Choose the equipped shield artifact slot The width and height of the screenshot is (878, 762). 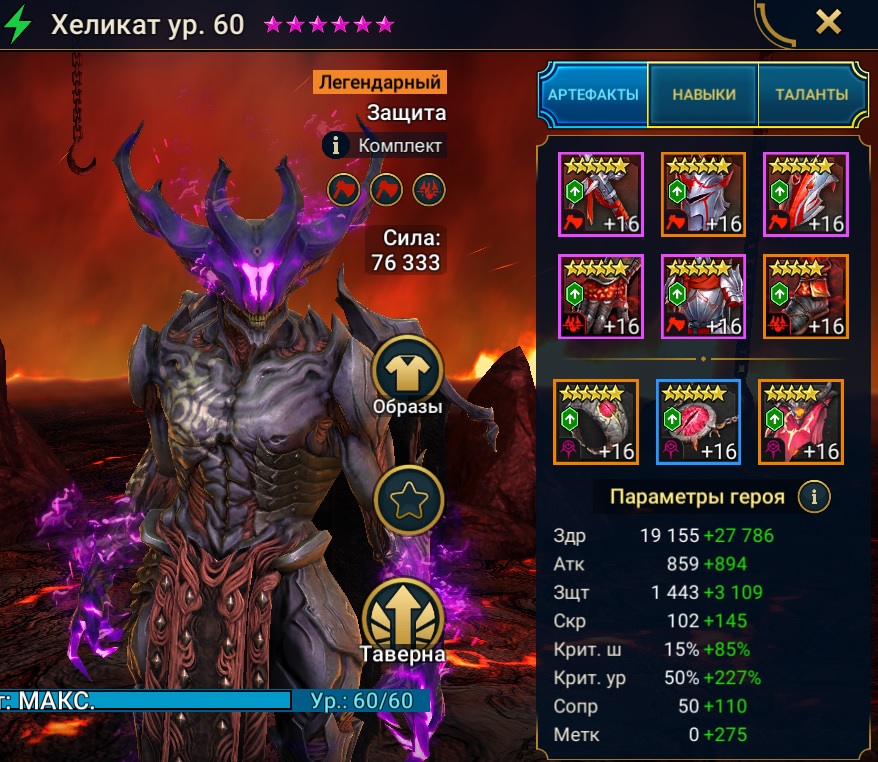click(804, 194)
